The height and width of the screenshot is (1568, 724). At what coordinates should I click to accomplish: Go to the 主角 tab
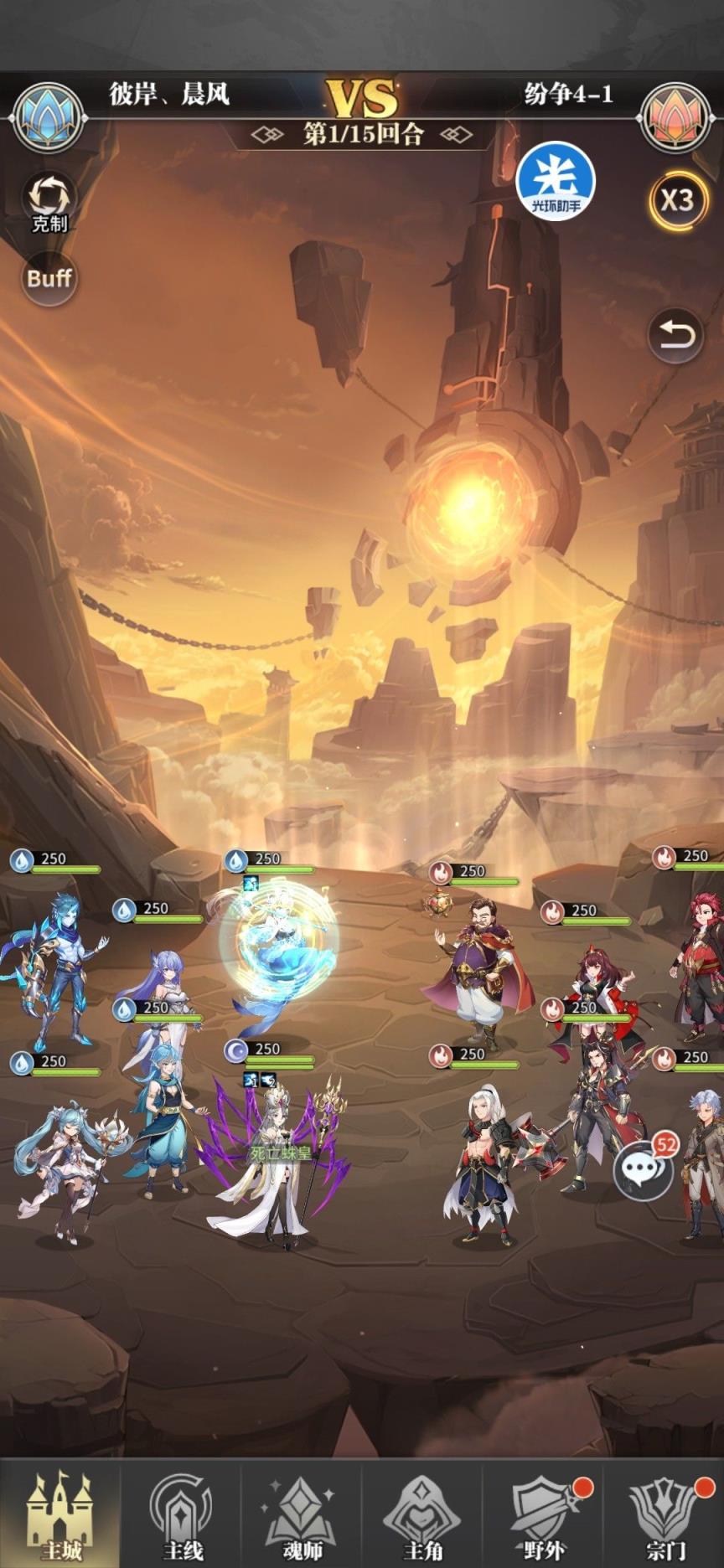(422, 1514)
